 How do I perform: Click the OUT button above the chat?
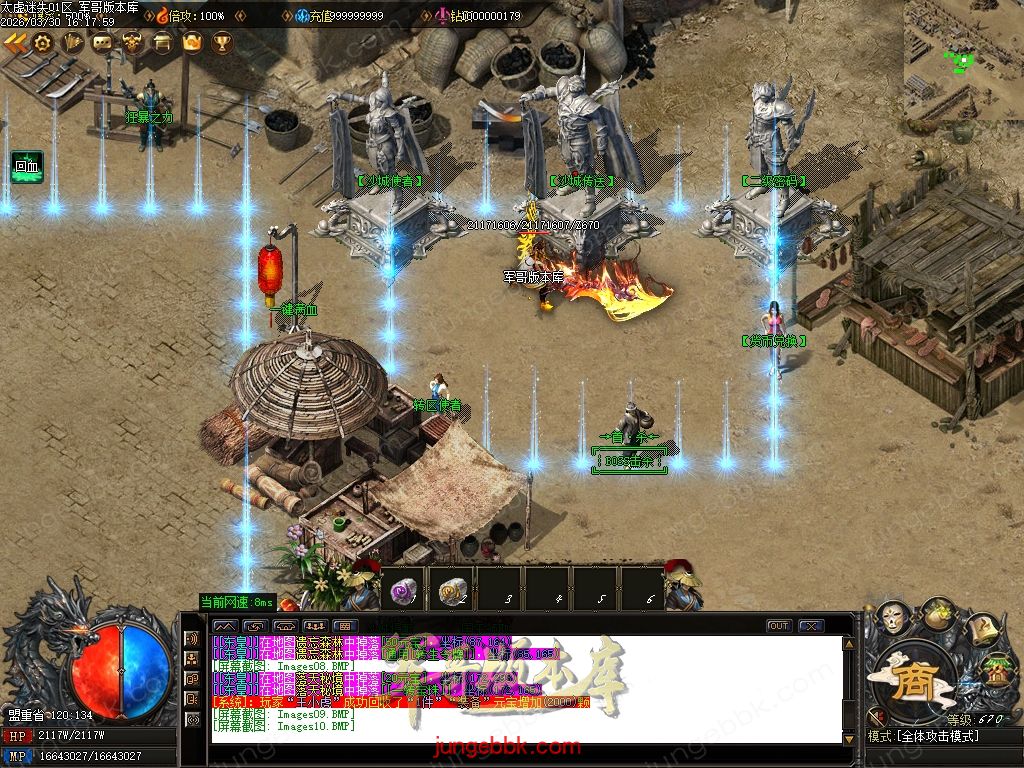pos(778,626)
